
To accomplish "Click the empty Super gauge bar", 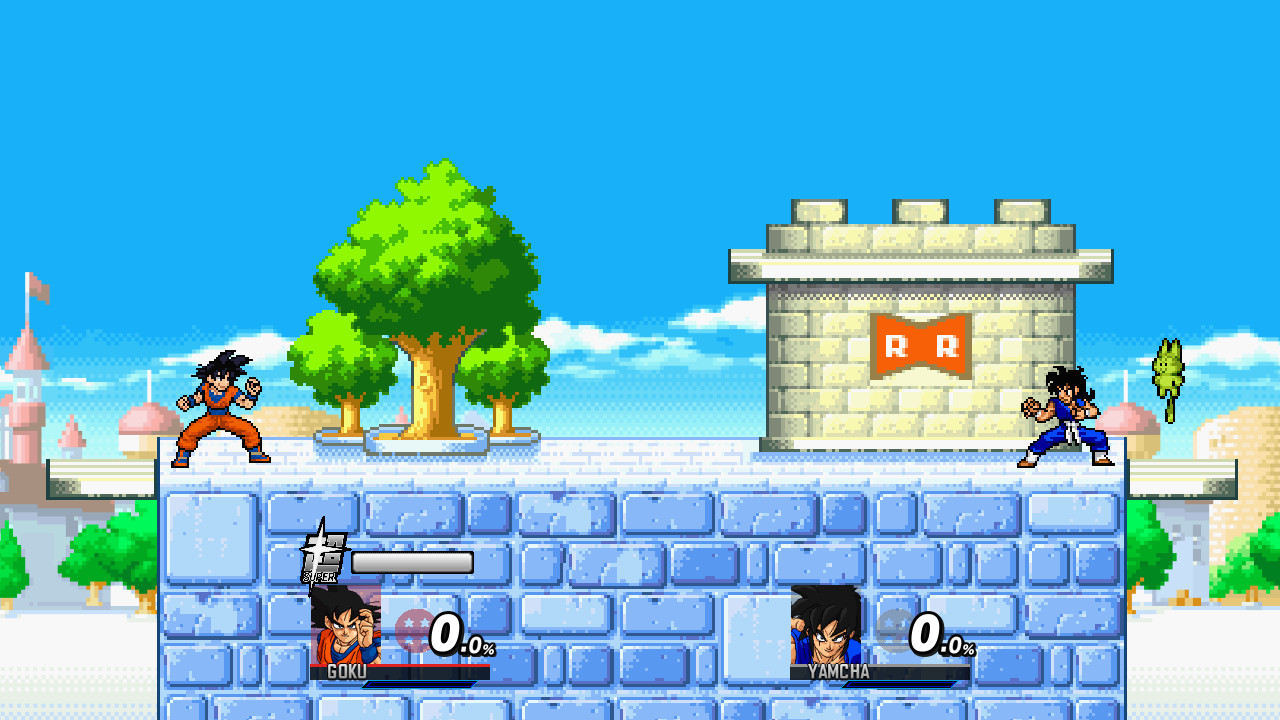I will coord(415,560).
